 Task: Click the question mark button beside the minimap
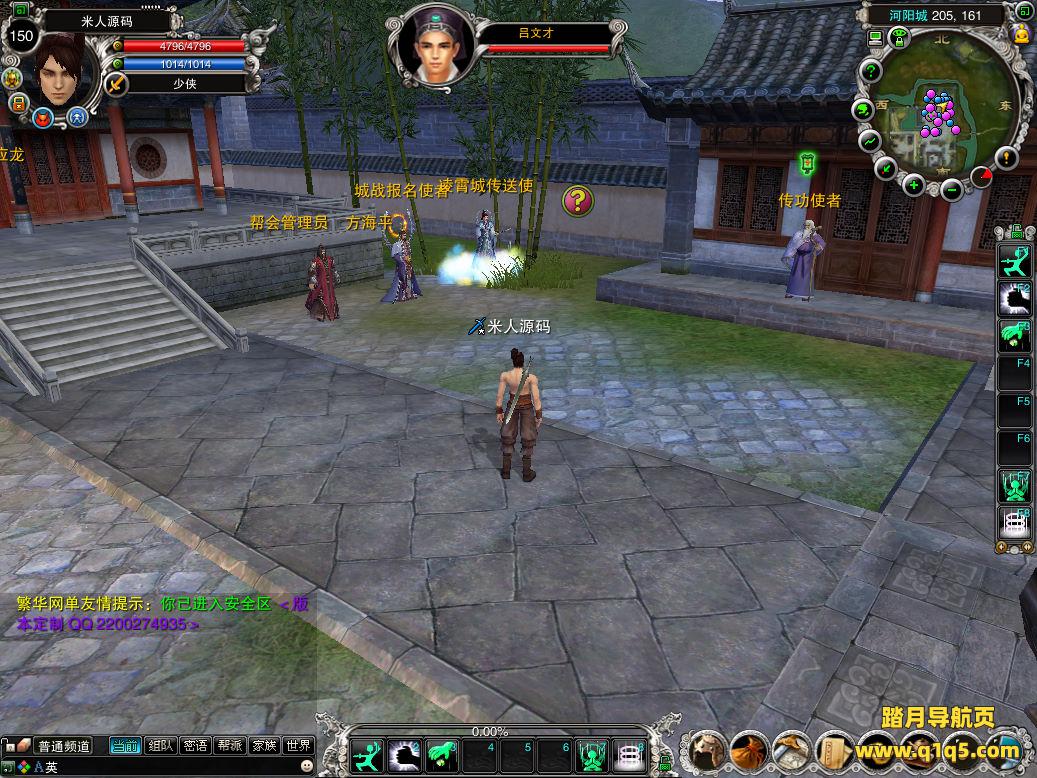871,71
